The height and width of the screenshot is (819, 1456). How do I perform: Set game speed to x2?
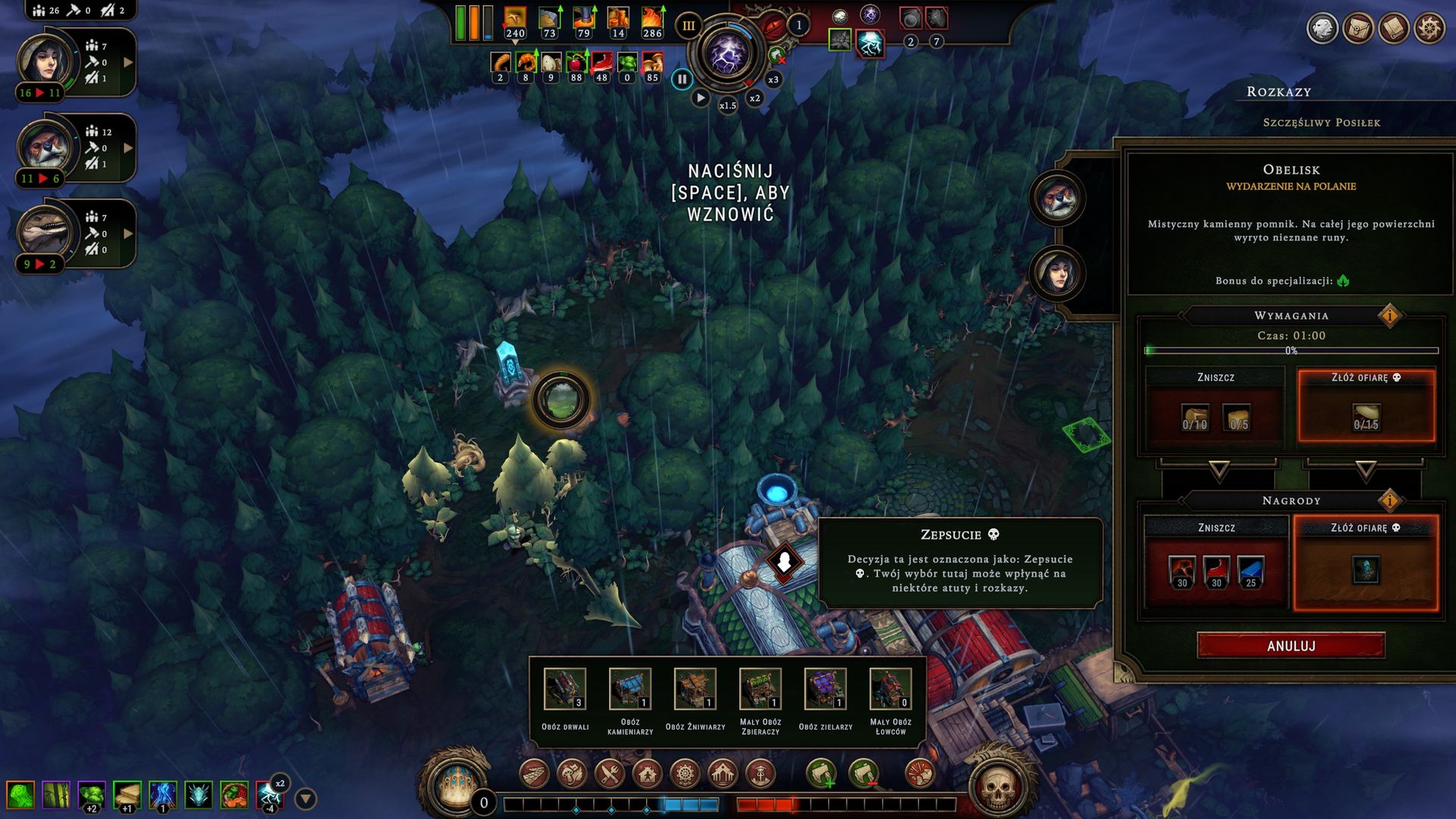tap(755, 99)
